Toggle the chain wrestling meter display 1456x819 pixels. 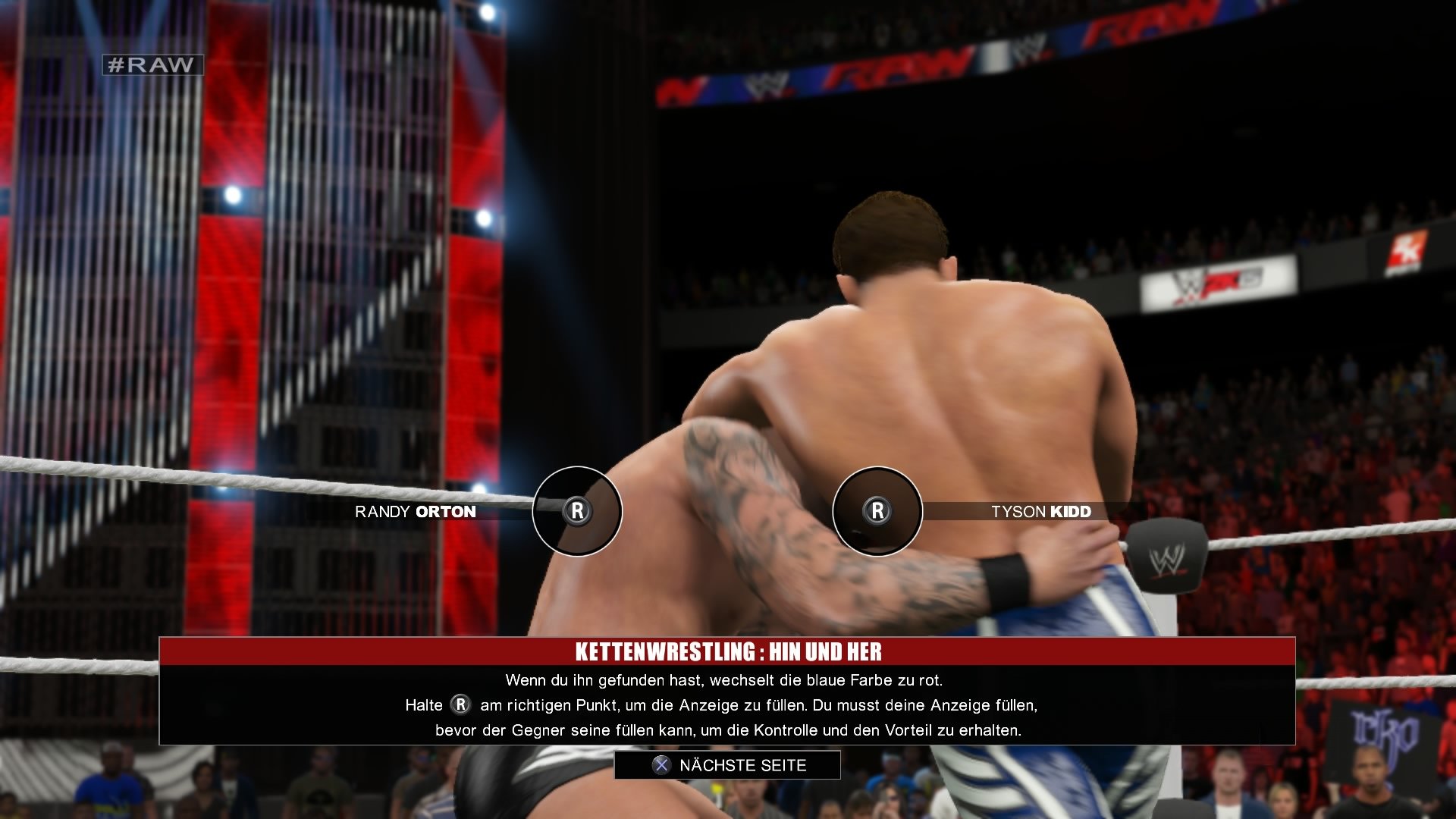point(728,511)
